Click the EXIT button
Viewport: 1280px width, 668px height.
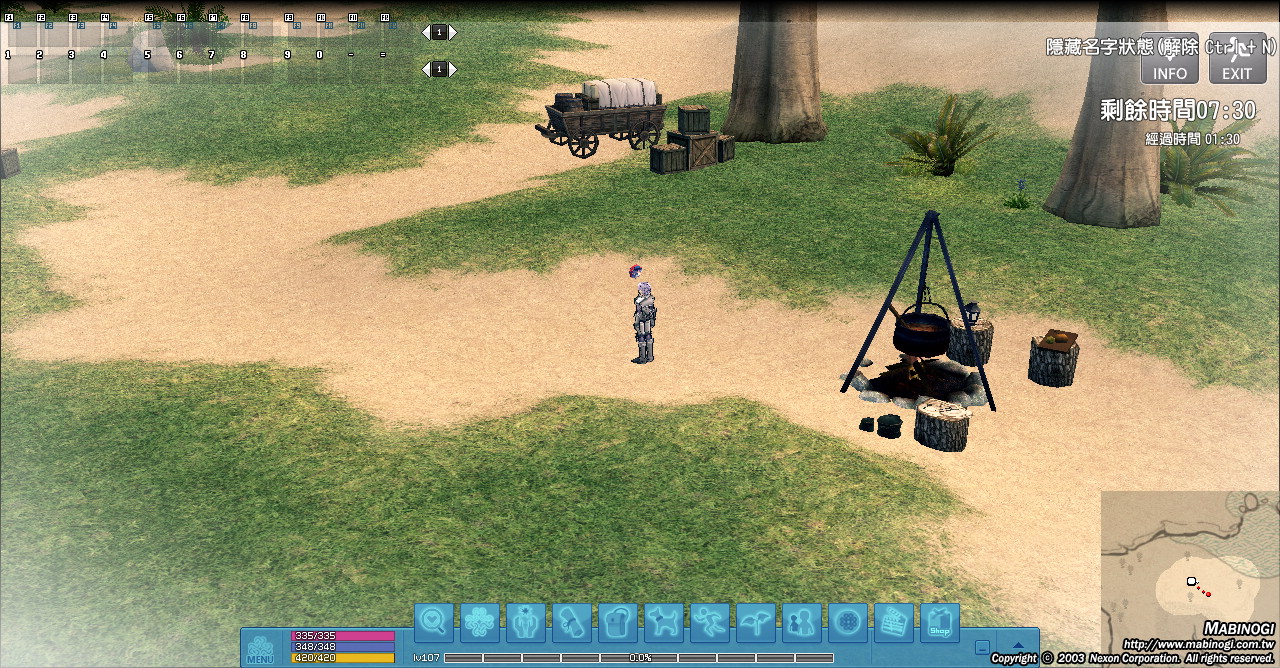[1237, 59]
